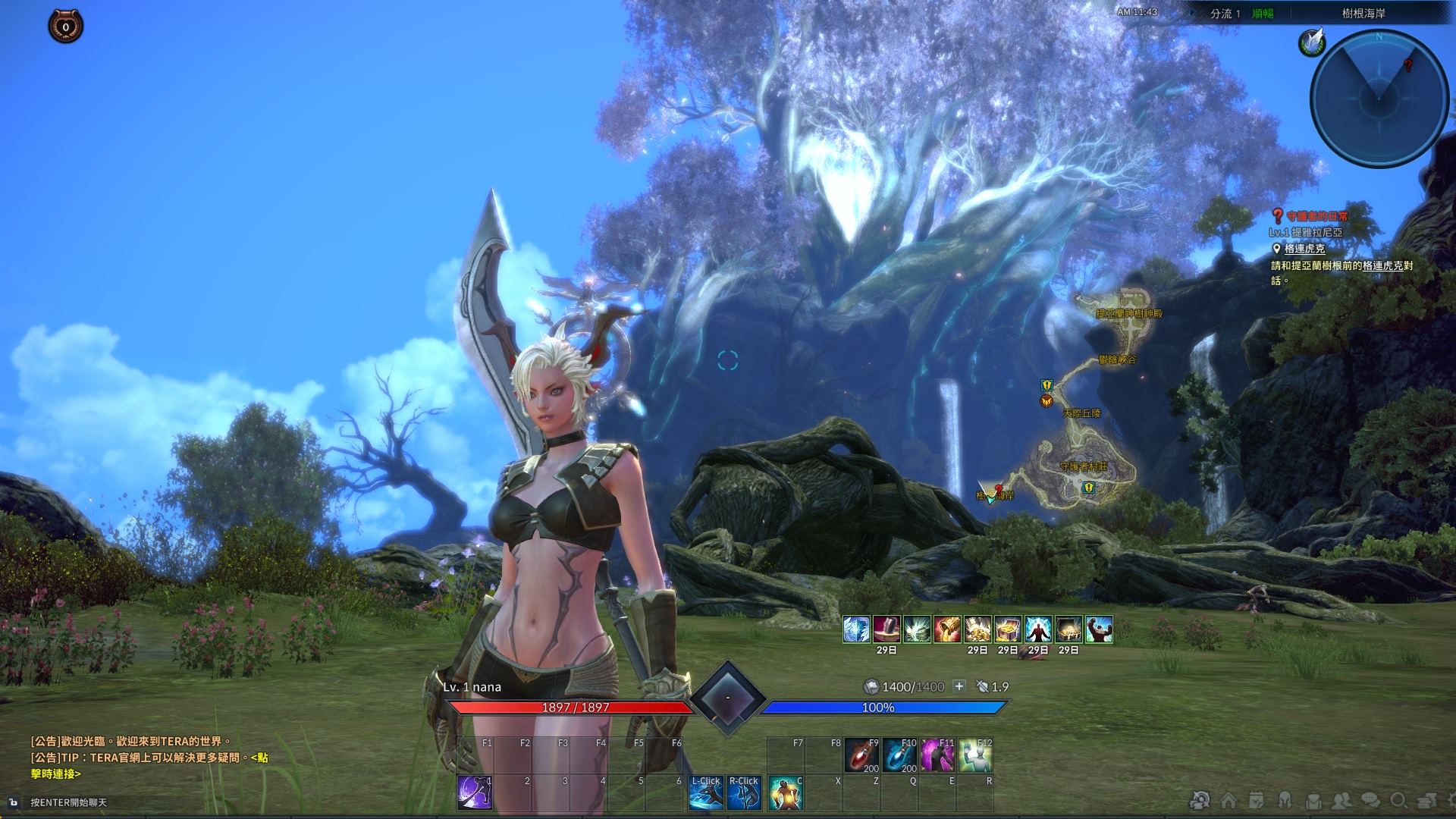The height and width of the screenshot is (819, 1456).
Task: Use the L-Click basic attack skill
Action: pos(705,792)
